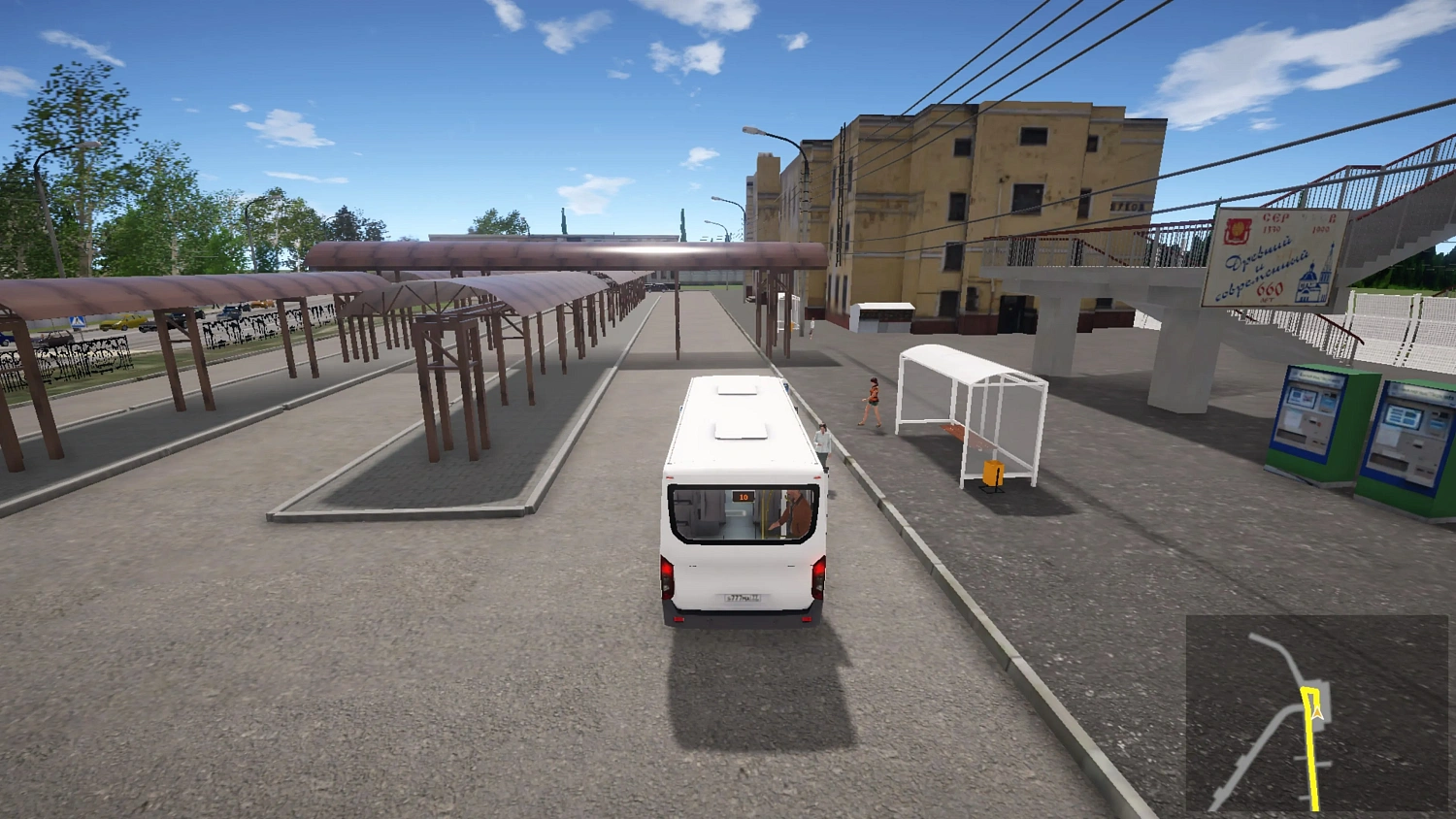Open the rear window view of the bus

pos(740,514)
